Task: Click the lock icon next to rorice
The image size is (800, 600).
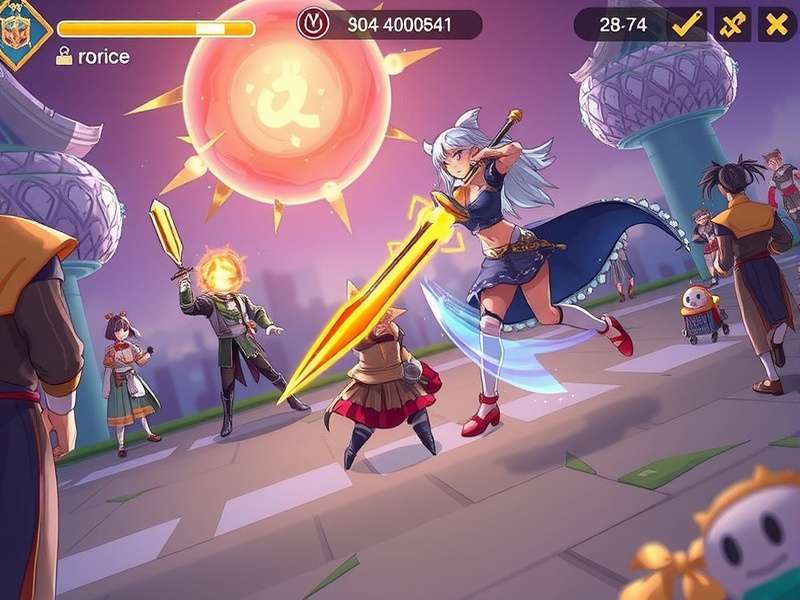Action: point(64,57)
